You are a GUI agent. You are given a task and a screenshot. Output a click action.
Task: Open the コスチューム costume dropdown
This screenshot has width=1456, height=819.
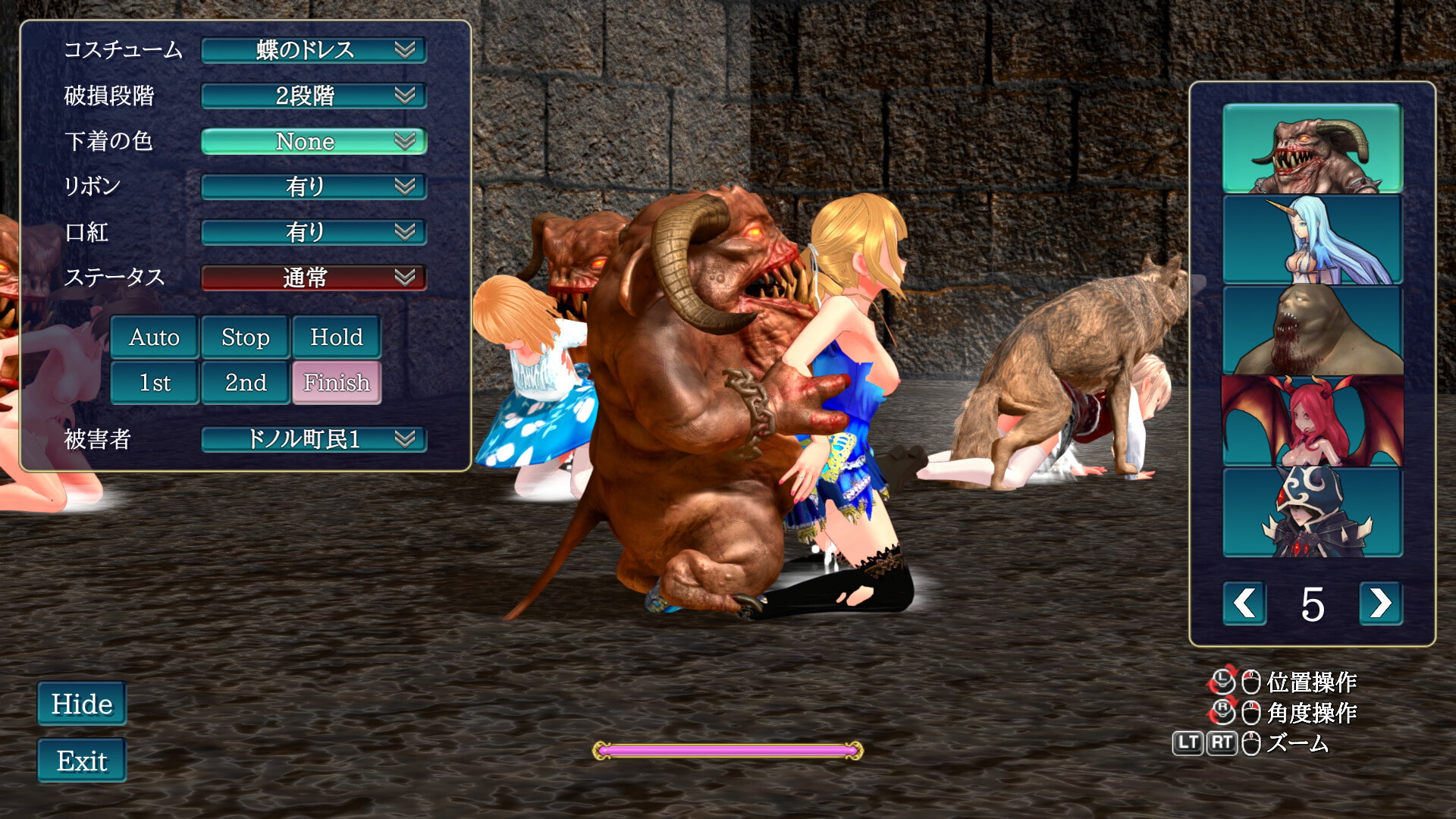click(x=313, y=50)
